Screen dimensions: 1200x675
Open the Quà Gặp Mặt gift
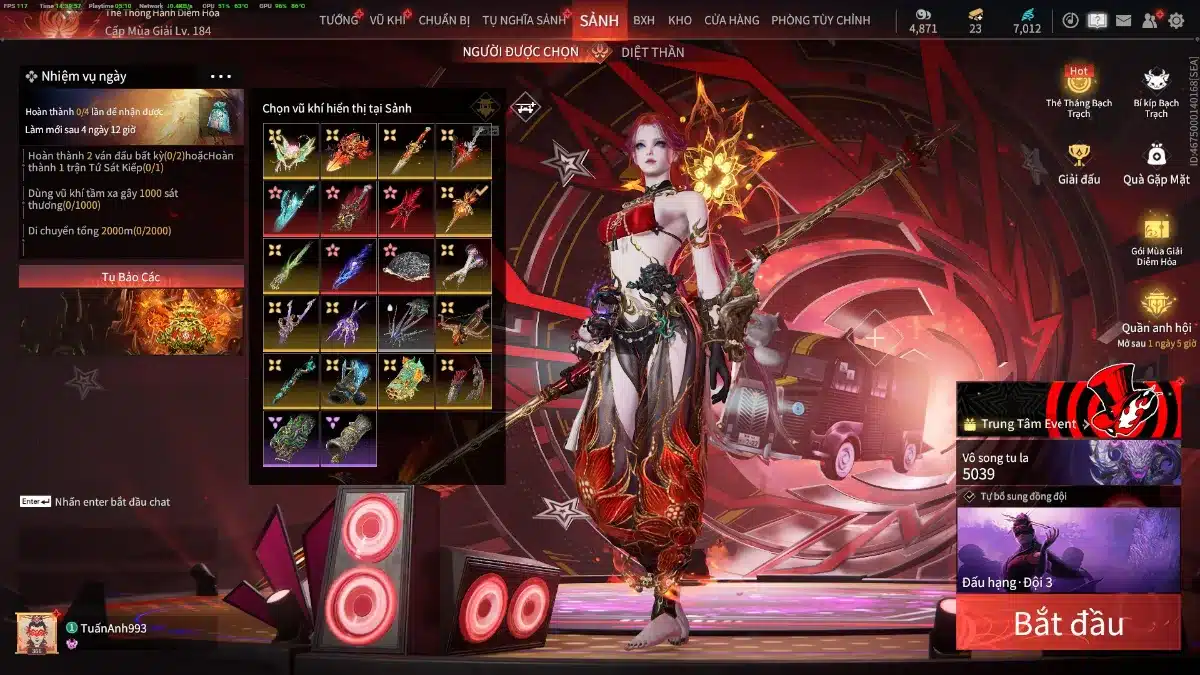pyautogui.click(x=1156, y=165)
